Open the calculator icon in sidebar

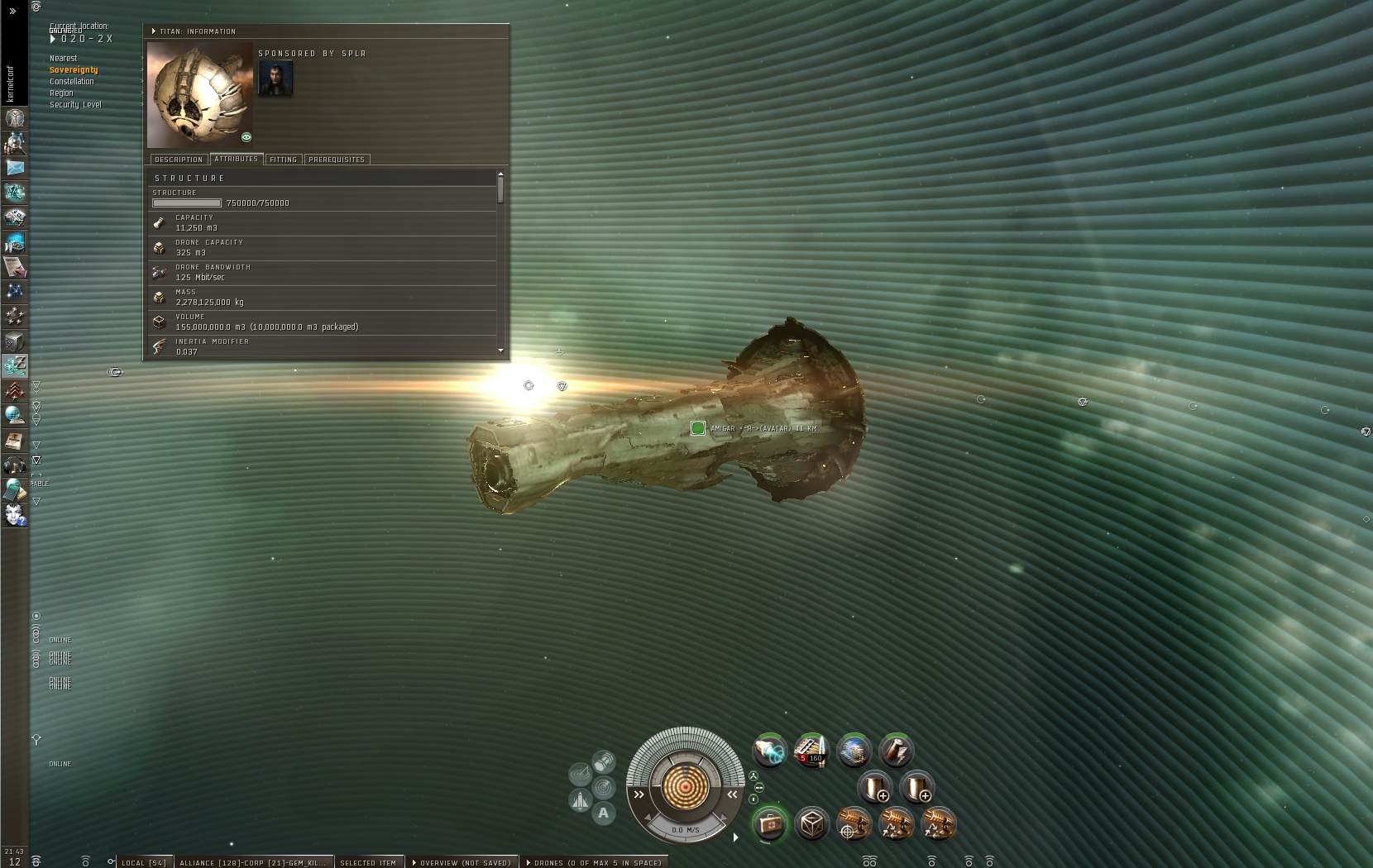pyautogui.click(x=15, y=490)
